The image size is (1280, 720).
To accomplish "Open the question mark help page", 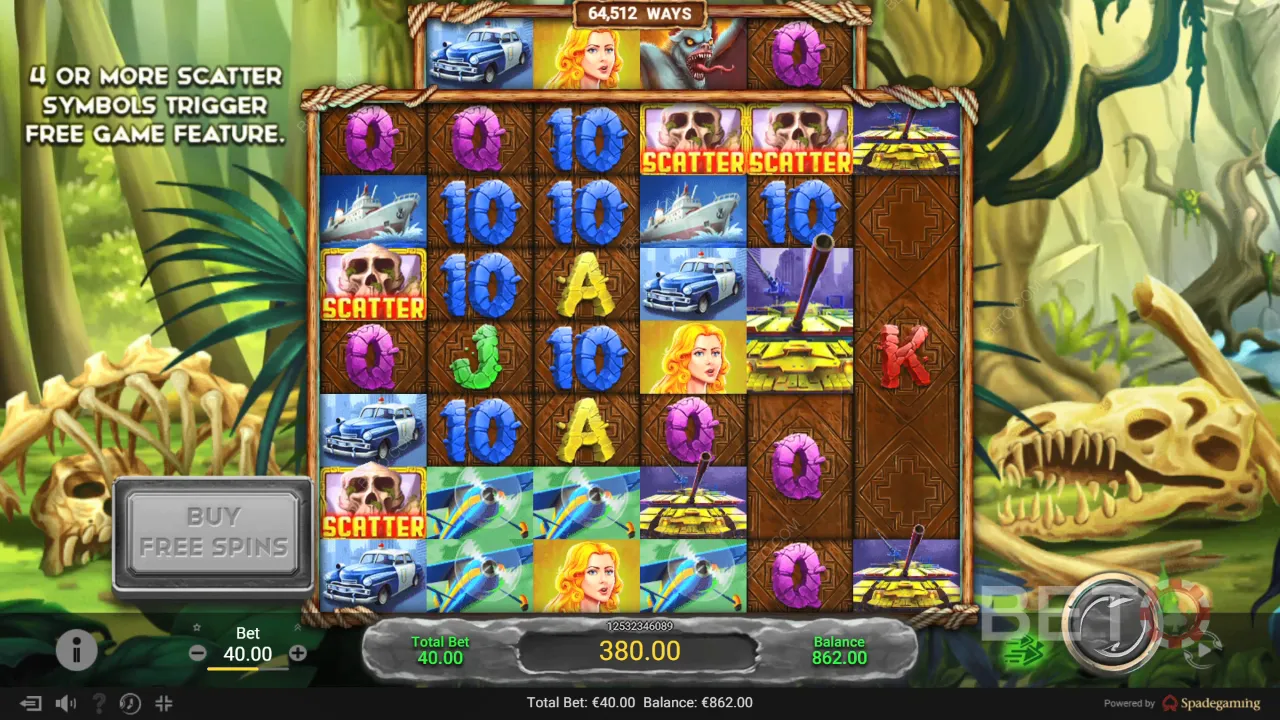I will 98,703.
